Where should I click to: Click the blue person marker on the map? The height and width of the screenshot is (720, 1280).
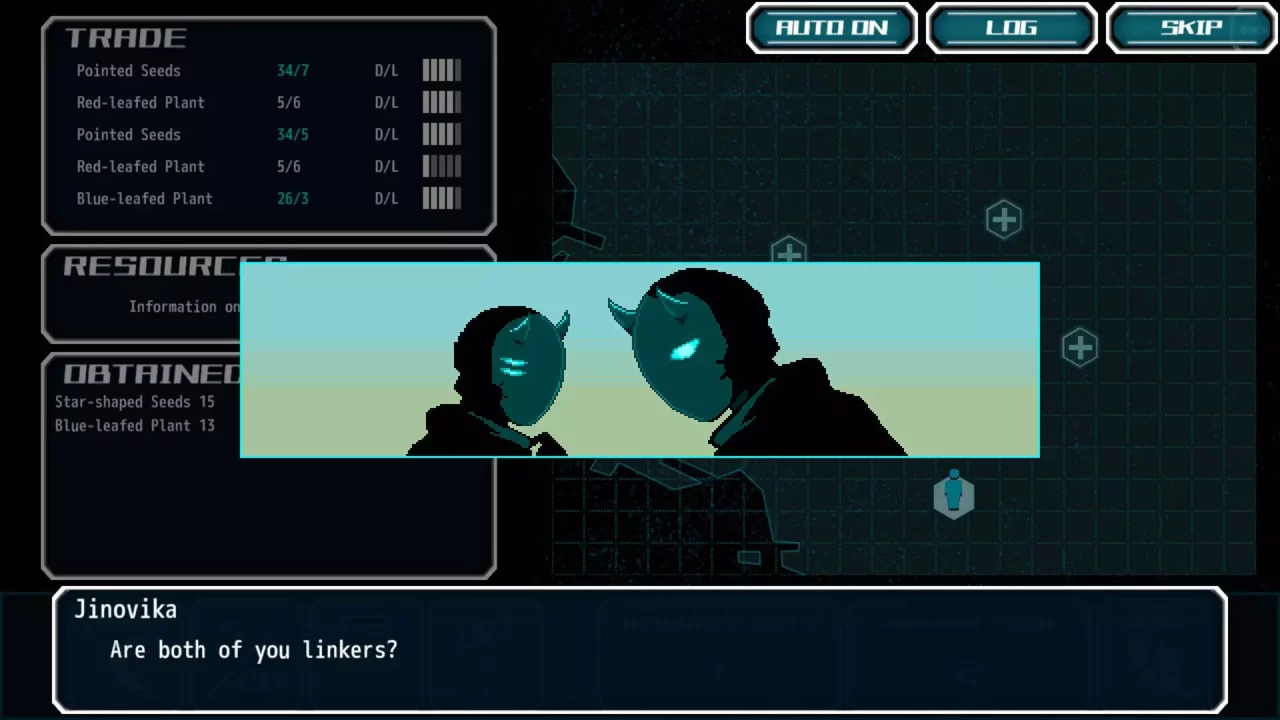953,495
